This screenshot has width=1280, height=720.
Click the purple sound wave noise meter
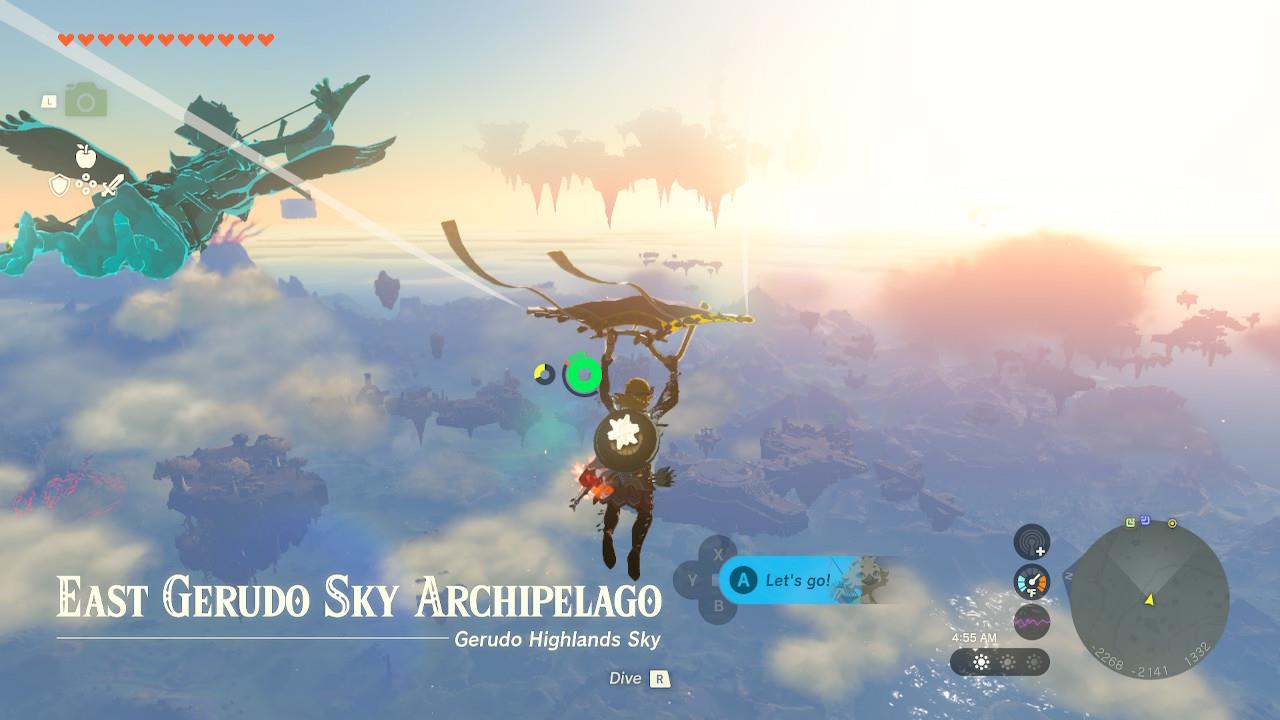tap(1032, 621)
